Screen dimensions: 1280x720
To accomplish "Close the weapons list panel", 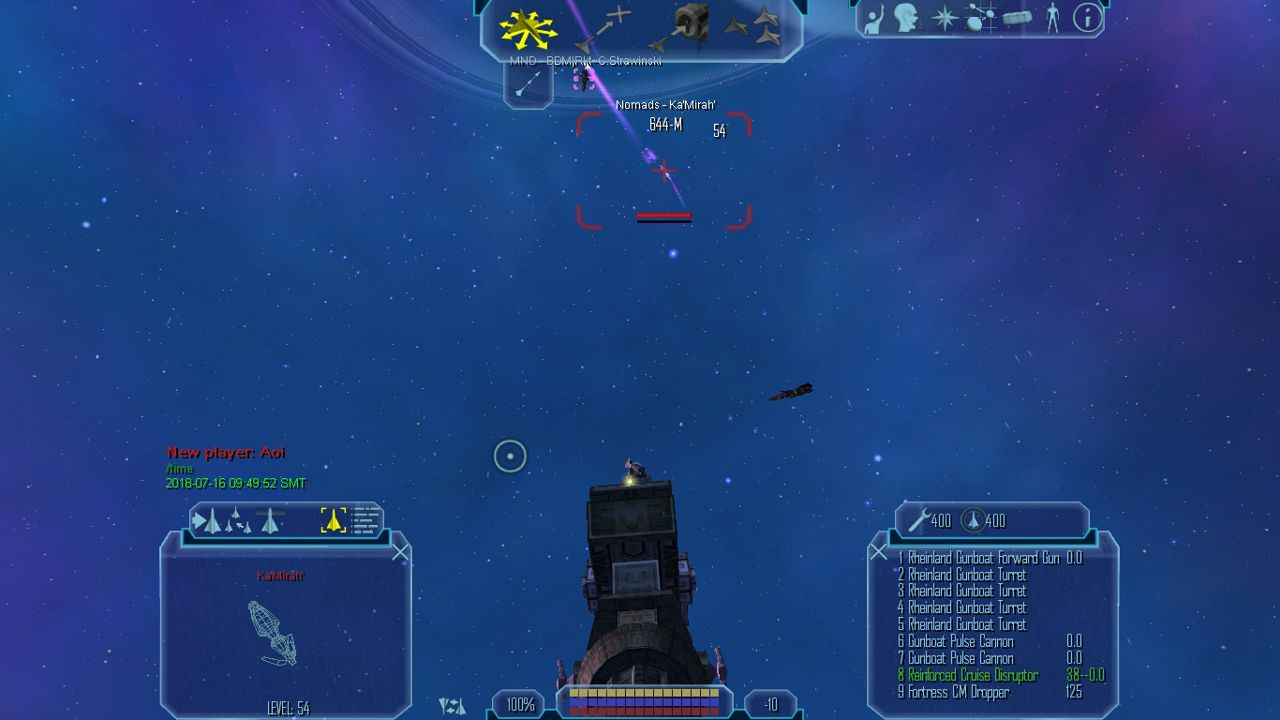I will (878, 552).
